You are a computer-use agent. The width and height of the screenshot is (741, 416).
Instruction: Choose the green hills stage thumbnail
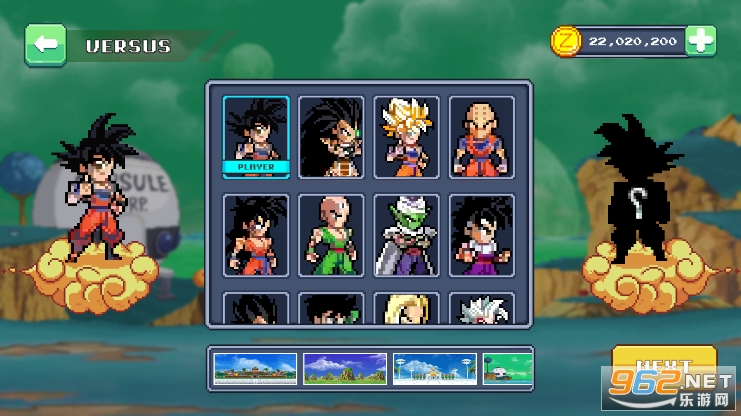(344, 369)
